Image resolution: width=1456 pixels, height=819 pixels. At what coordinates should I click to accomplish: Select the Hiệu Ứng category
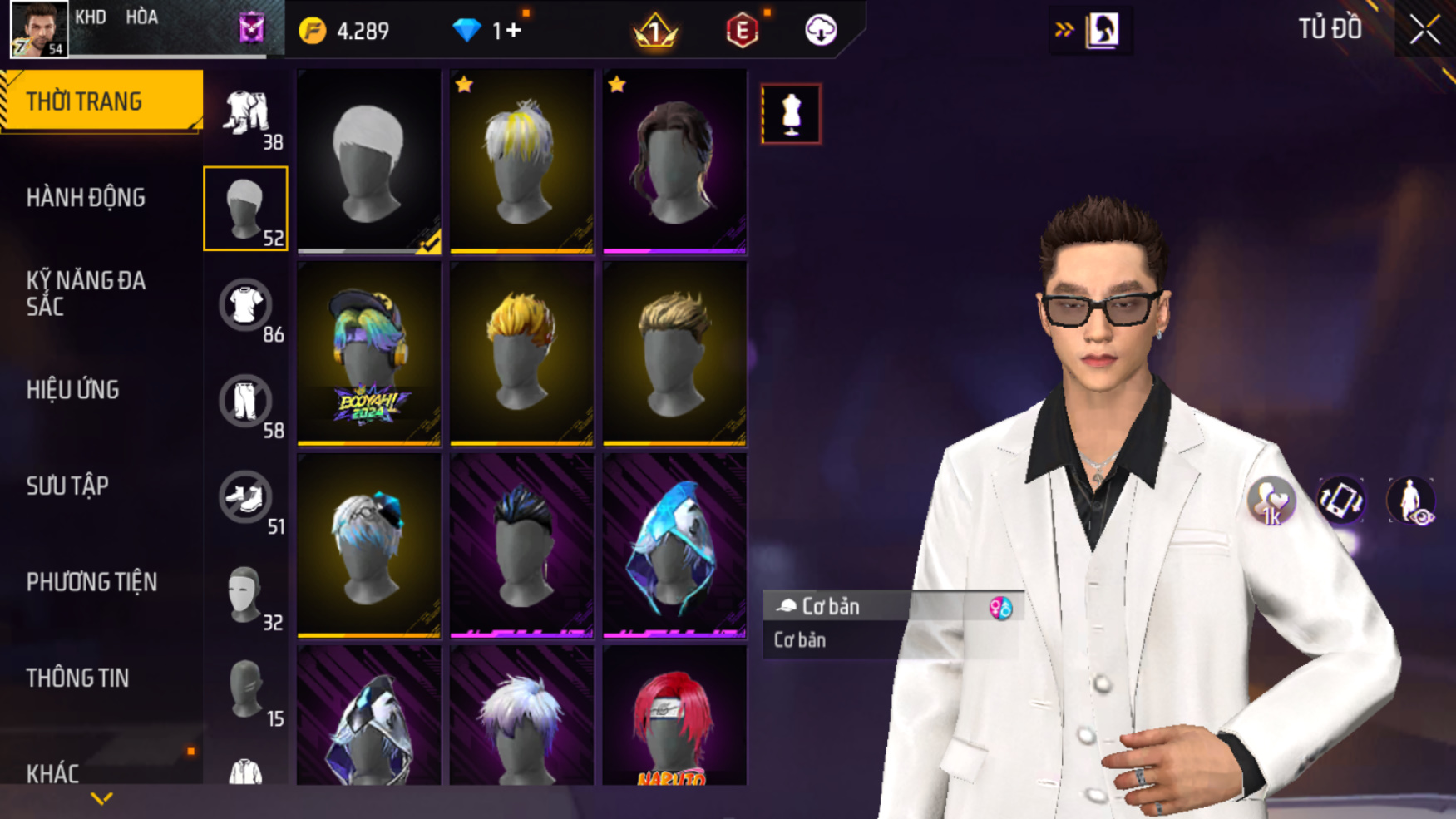(73, 390)
